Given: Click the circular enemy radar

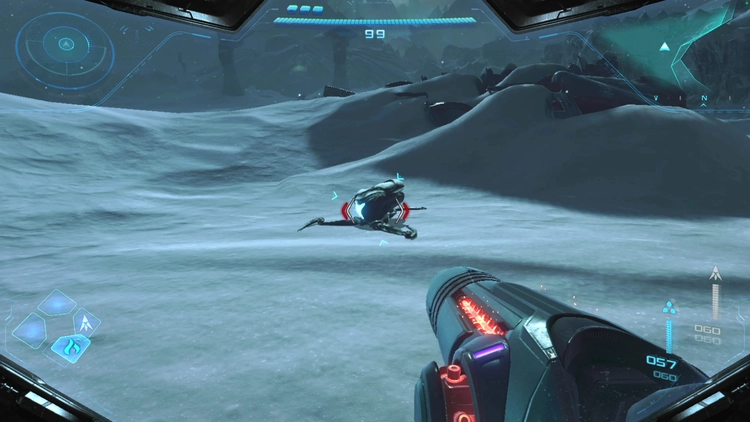Looking at the screenshot, I should point(64,45).
